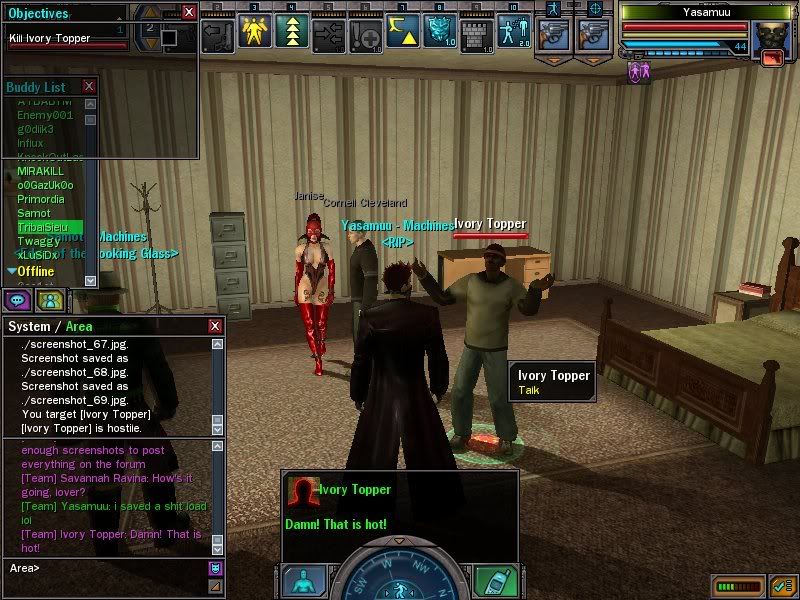
Task: Open the purple chat bubble button
Action: 19,299
